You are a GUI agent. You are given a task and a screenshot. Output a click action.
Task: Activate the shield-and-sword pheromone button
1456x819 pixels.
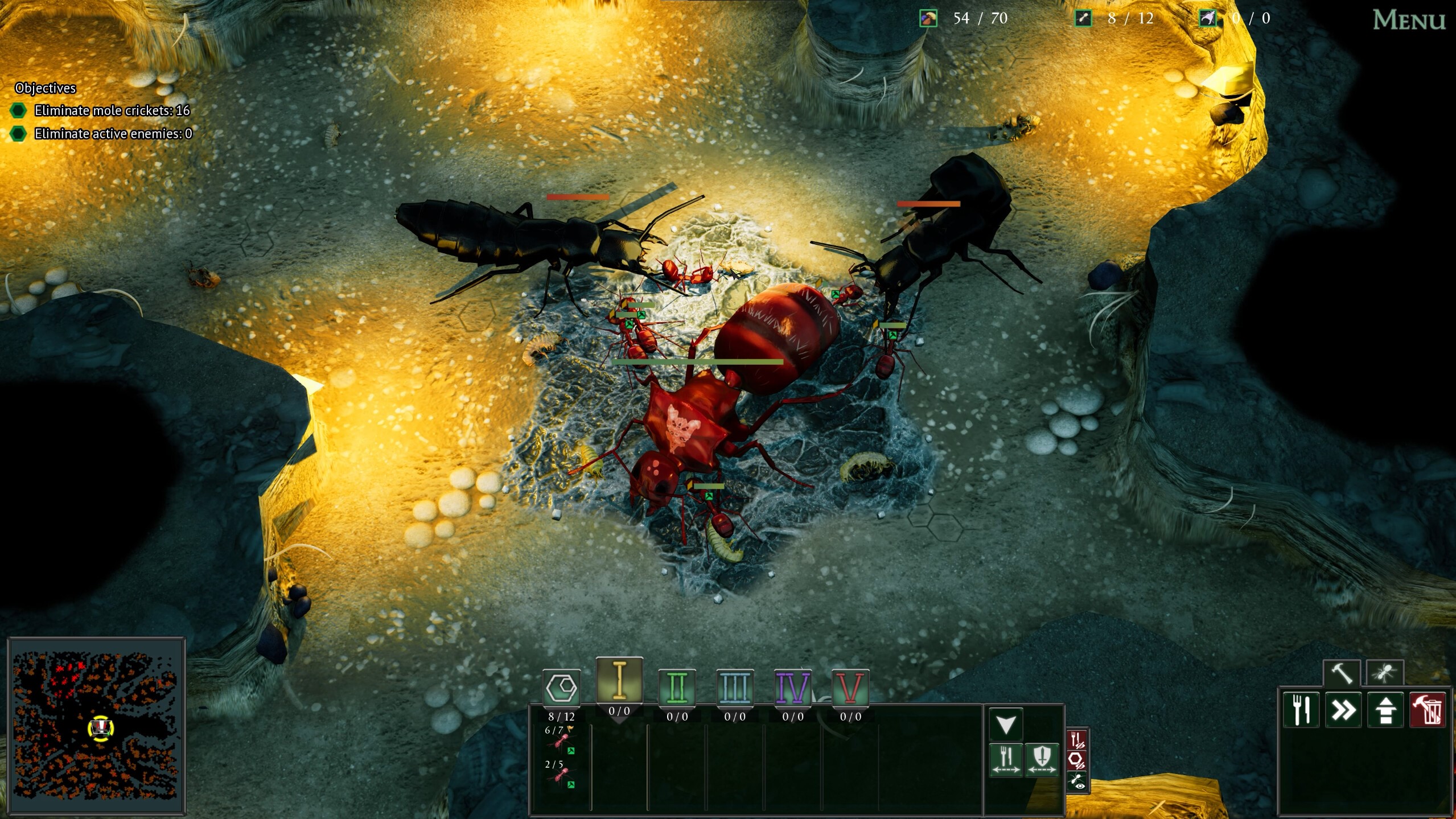[x=1042, y=759]
